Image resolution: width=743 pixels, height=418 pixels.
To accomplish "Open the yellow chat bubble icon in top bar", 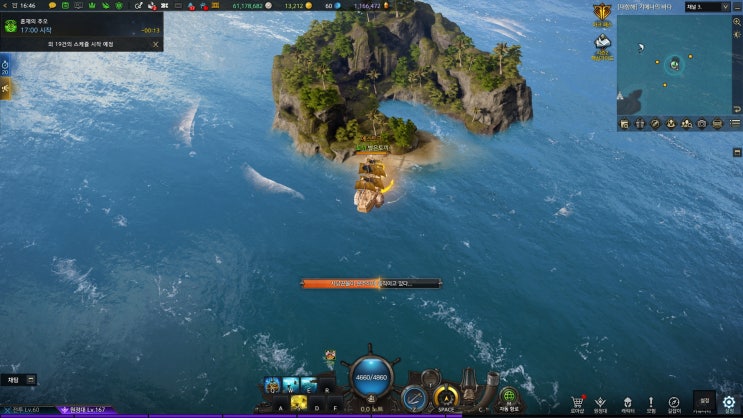I will point(52,6).
